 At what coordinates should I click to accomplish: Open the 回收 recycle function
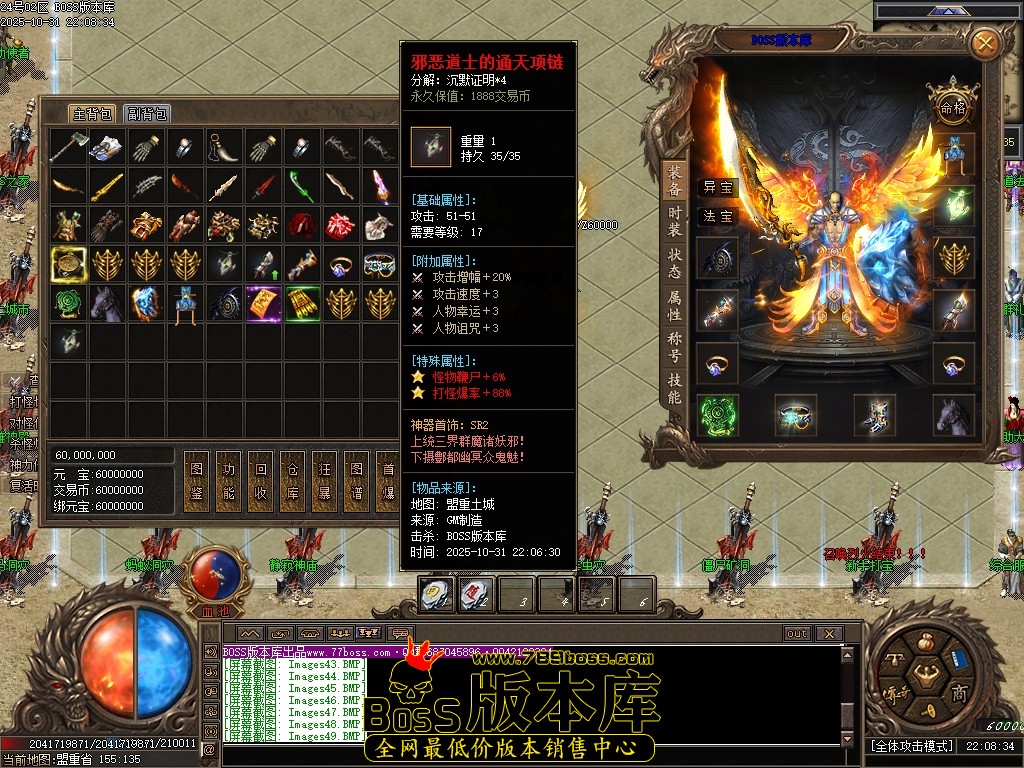pos(261,481)
